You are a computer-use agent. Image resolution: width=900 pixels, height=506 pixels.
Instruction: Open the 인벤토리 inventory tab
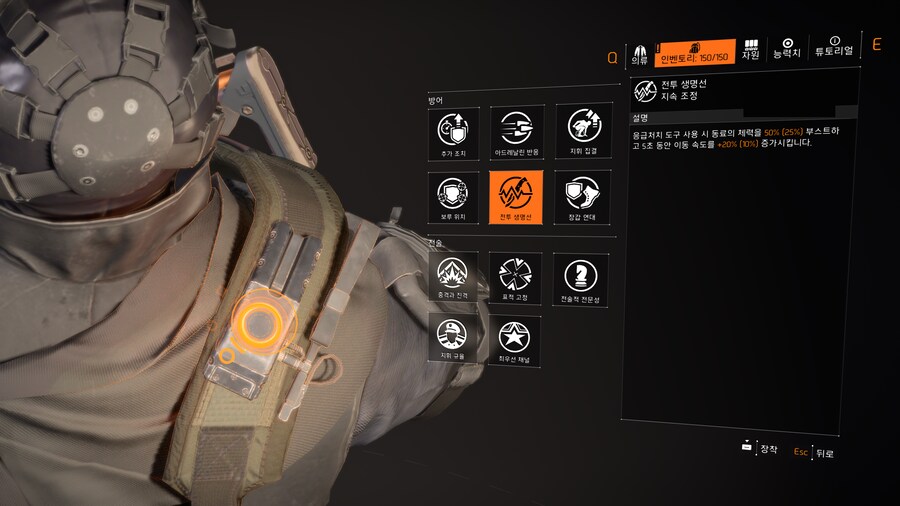695,53
